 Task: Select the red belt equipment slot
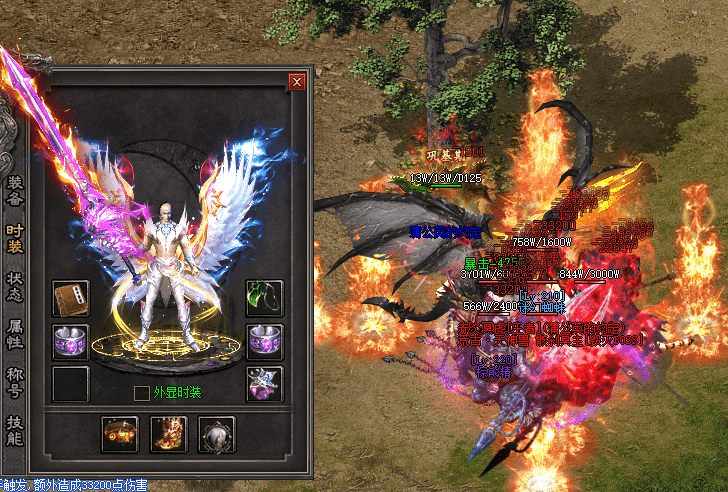coord(120,435)
